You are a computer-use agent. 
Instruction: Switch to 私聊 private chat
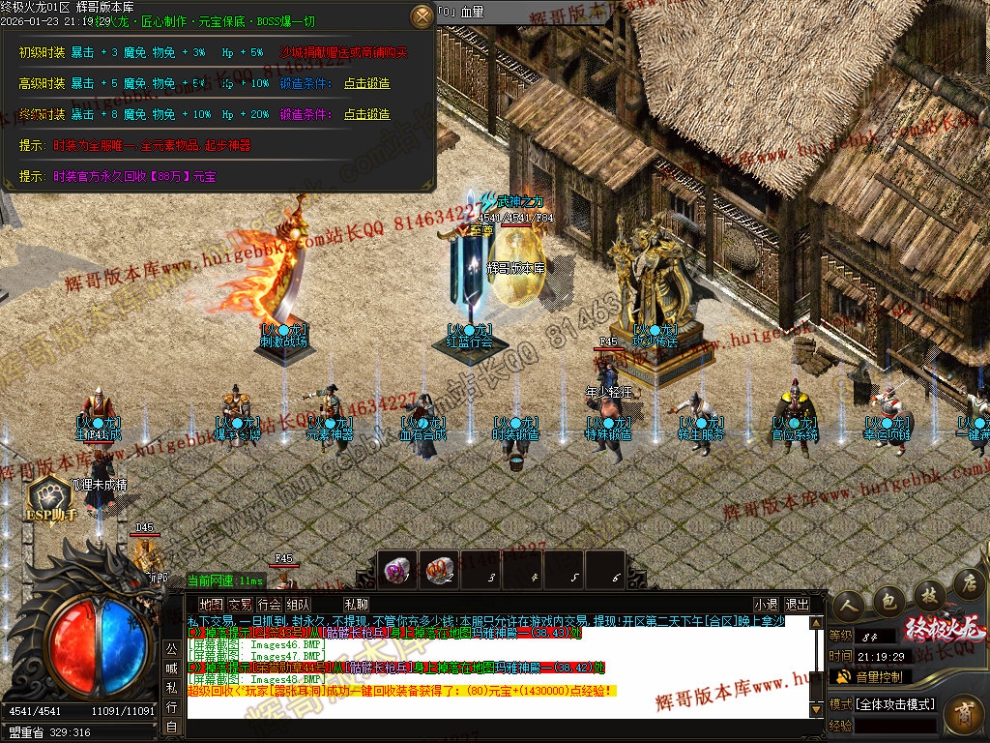pyautogui.click(x=356, y=604)
